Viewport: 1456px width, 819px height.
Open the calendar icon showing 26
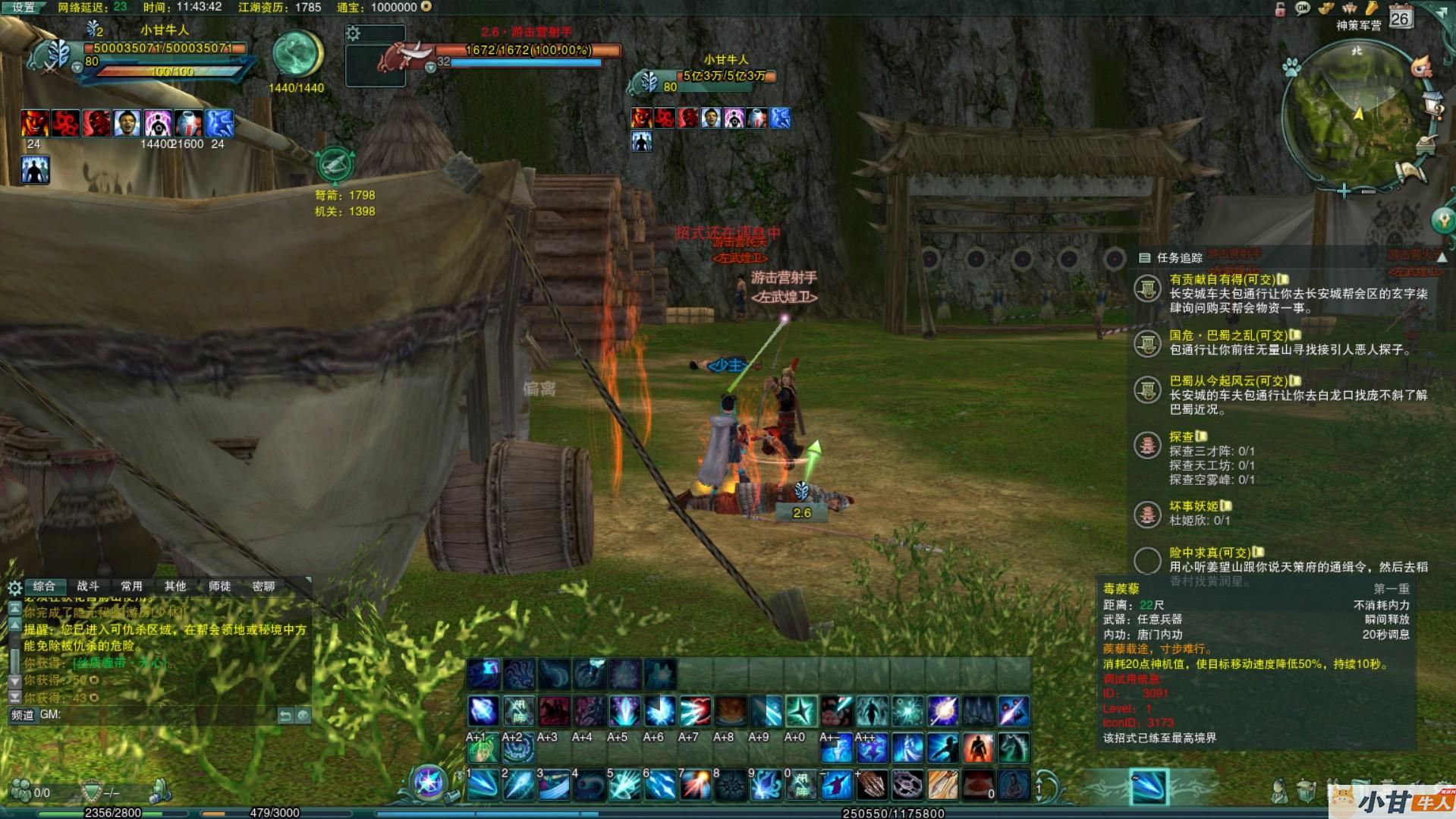tap(1400, 17)
